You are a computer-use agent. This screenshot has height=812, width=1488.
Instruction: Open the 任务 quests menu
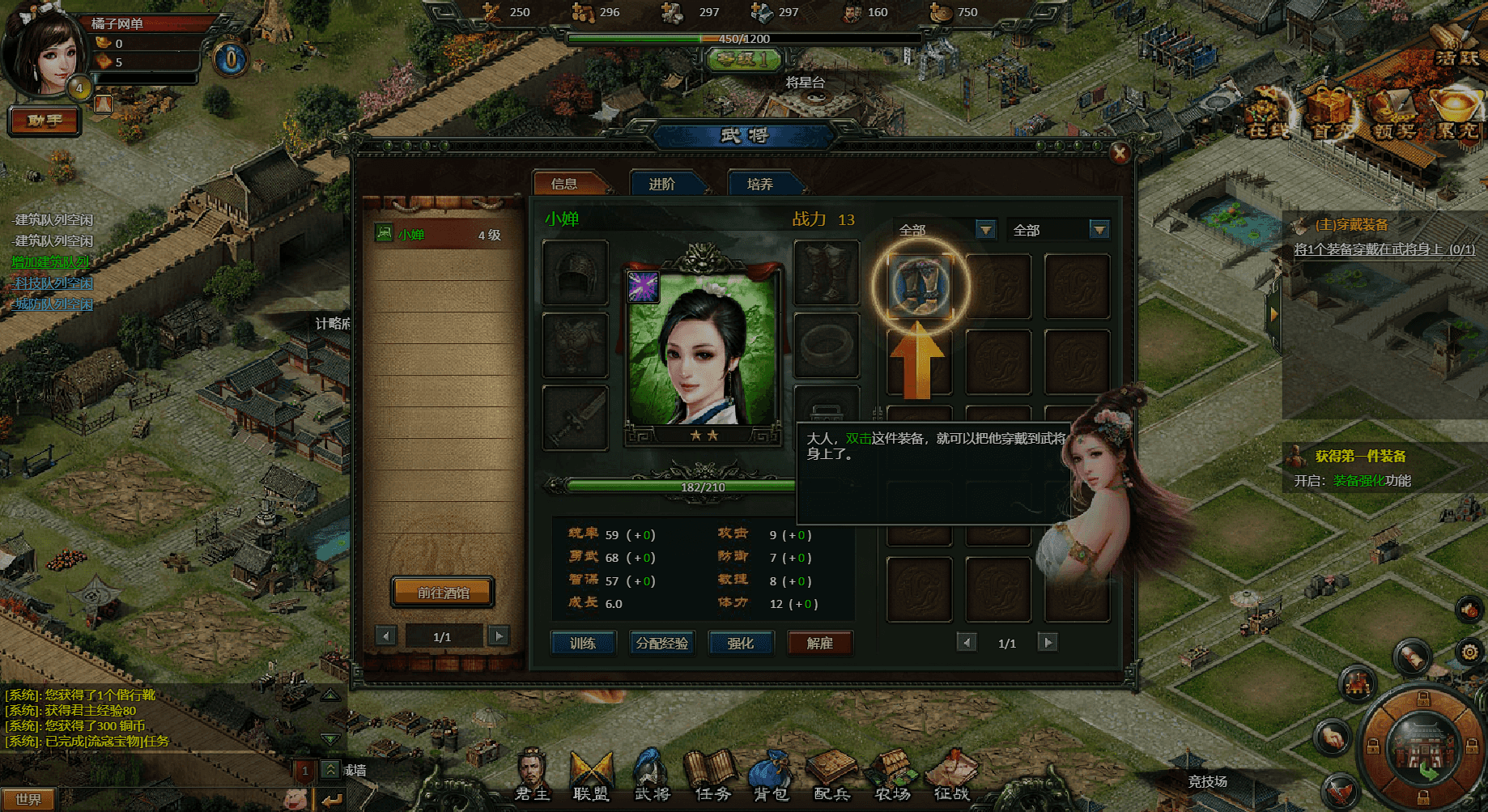pos(712,777)
